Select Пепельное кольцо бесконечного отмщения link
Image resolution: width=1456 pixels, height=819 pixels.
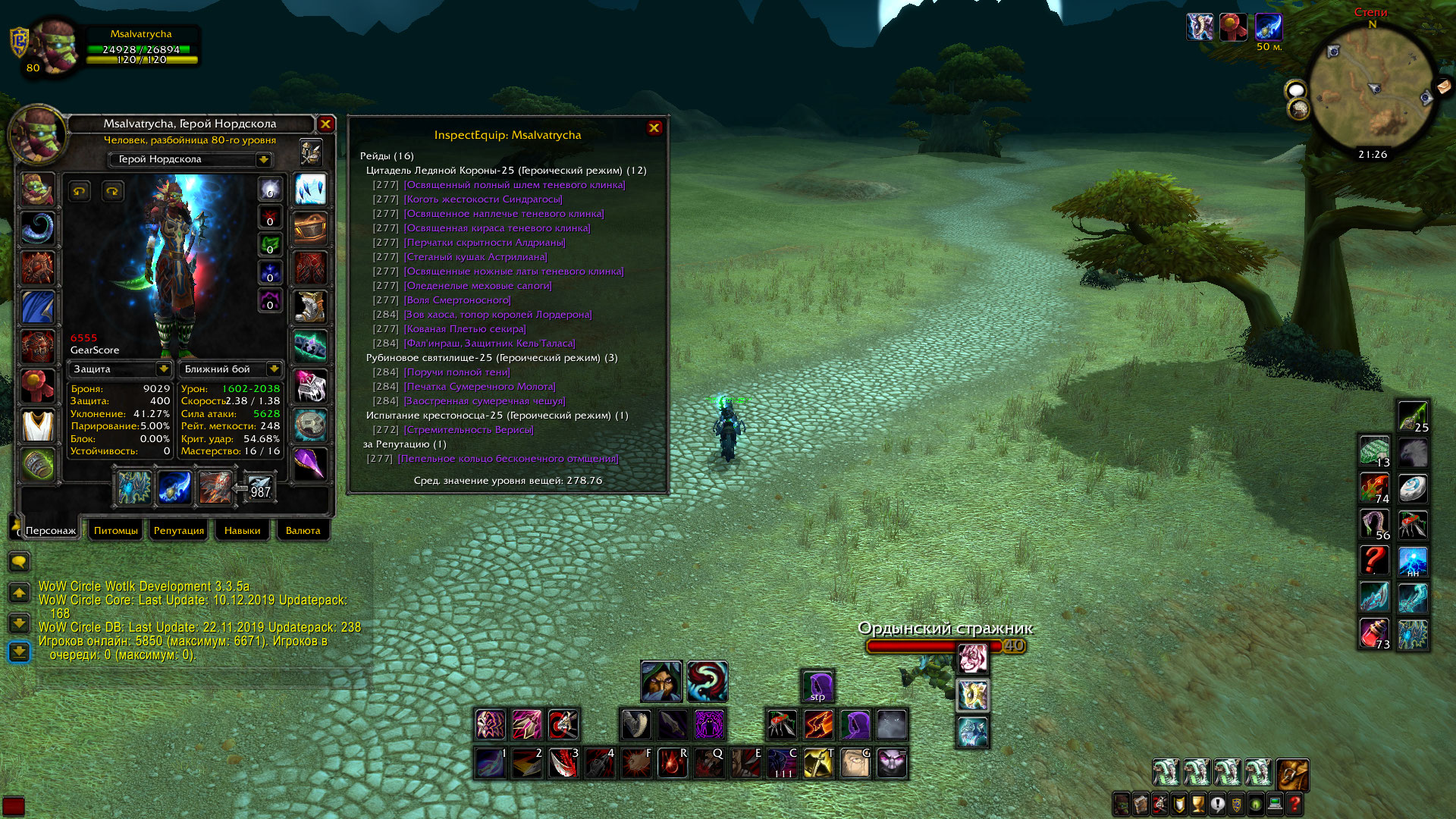(508, 459)
